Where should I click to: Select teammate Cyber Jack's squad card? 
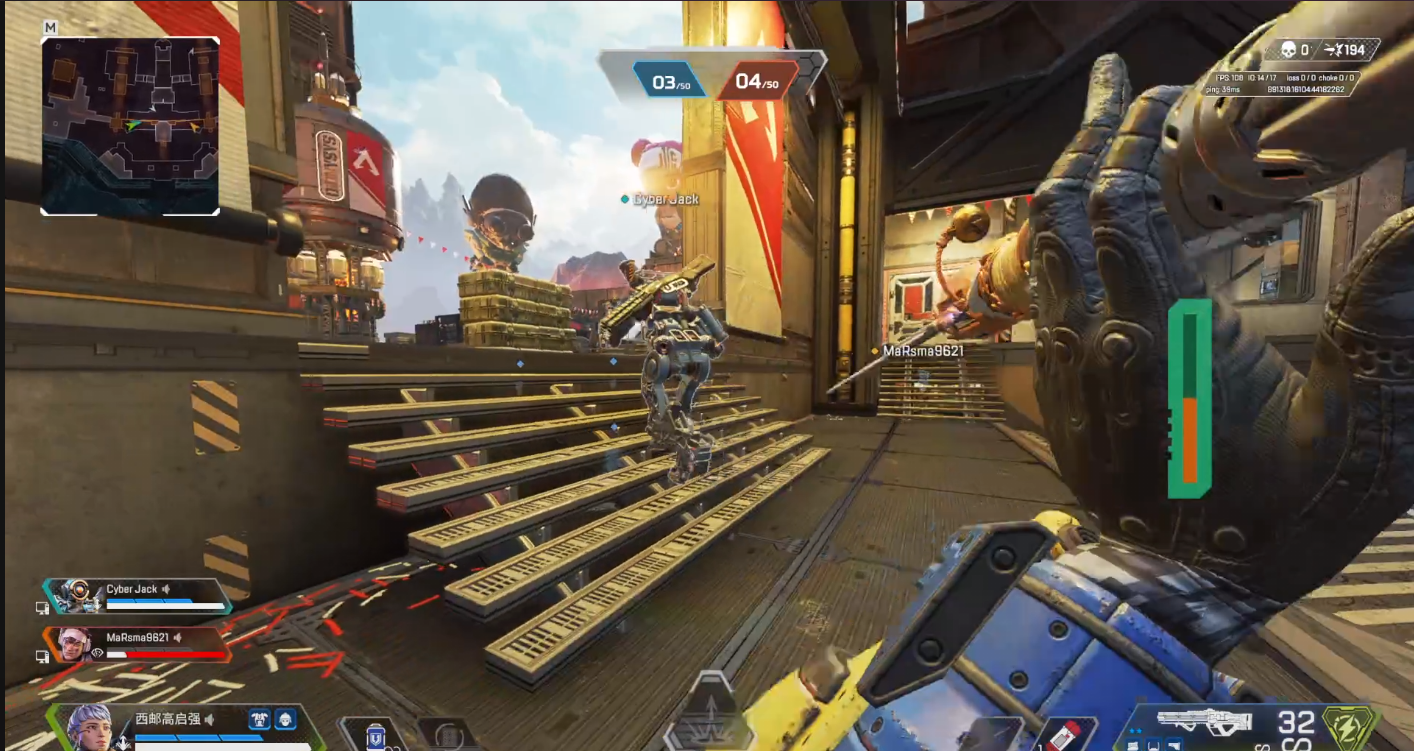(x=137, y=596)
